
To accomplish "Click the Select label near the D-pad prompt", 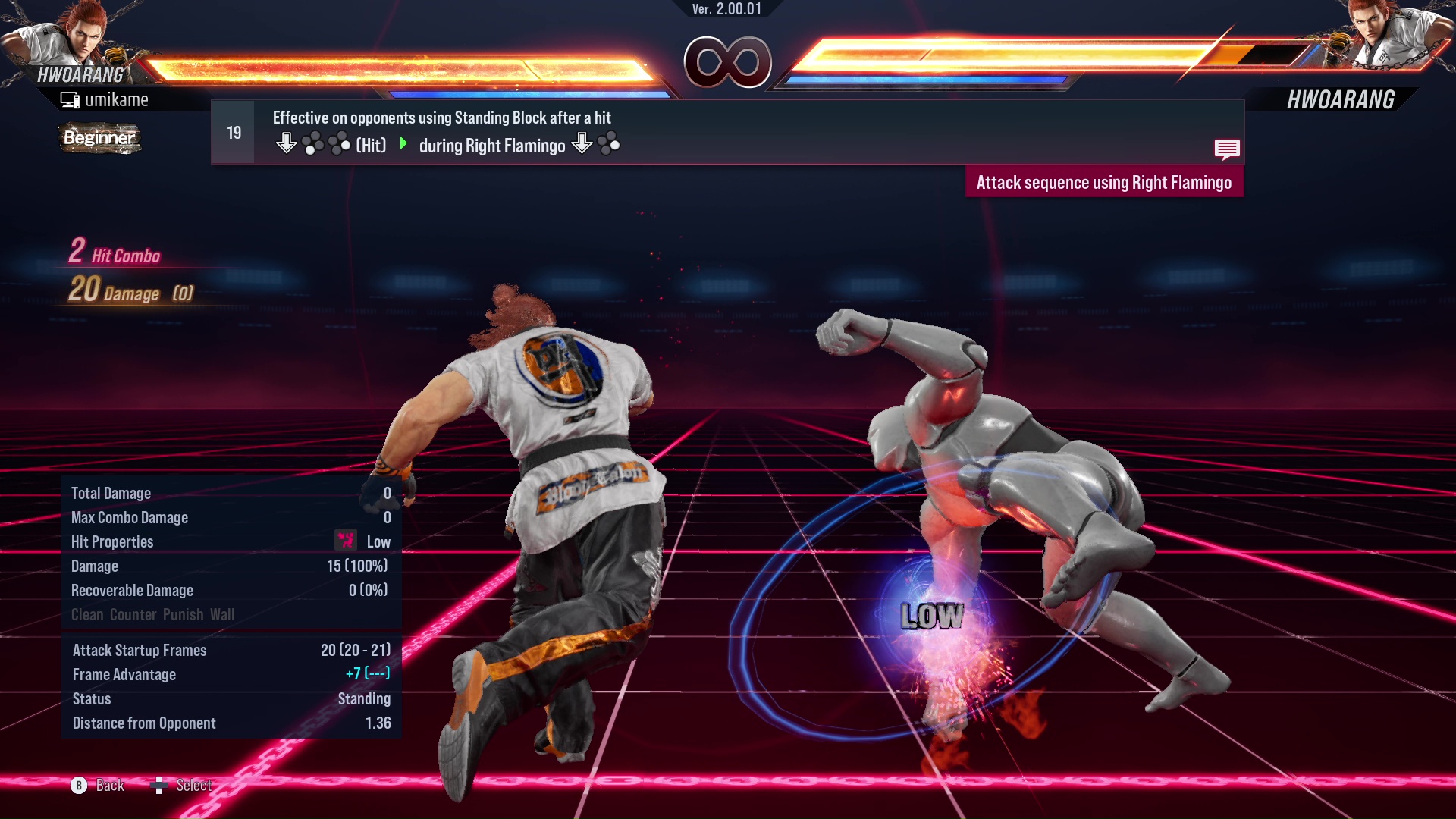I will [193, 785].
